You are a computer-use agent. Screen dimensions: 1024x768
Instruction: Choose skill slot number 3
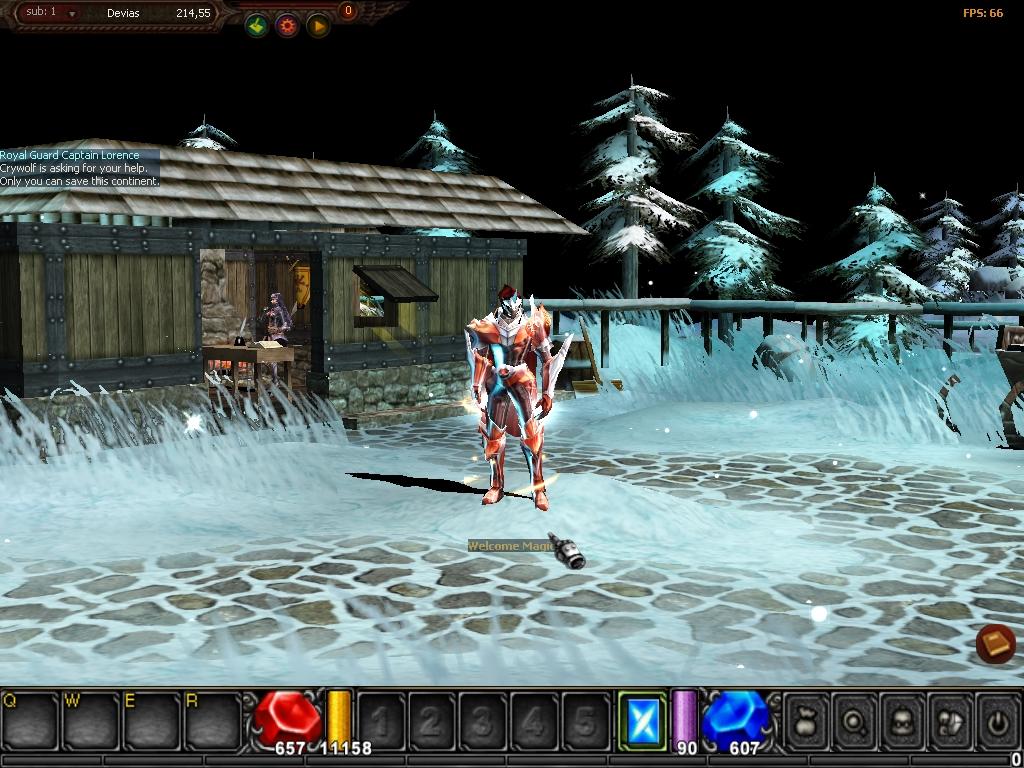pos(482,720)
